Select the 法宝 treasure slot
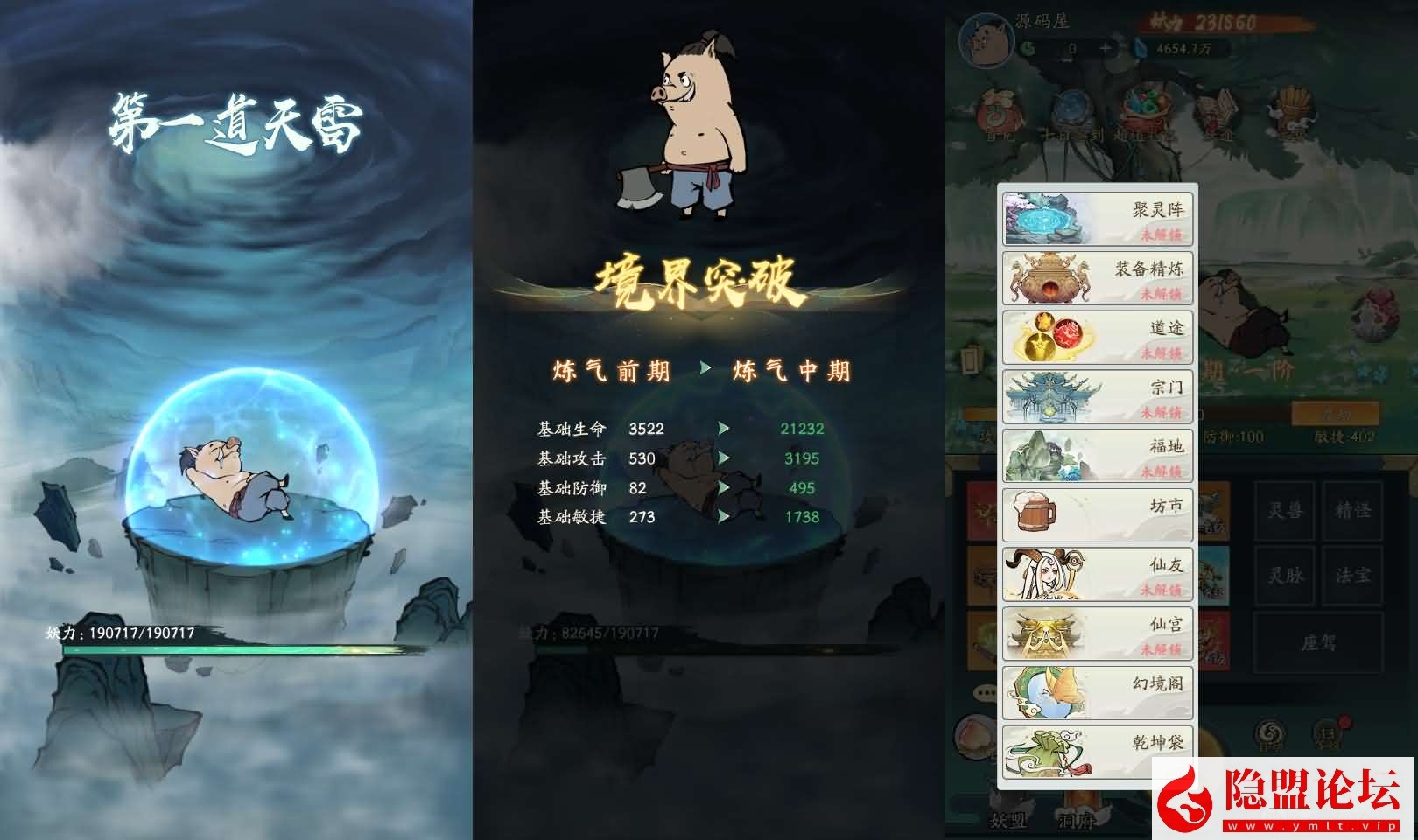 pos(1352,576)
